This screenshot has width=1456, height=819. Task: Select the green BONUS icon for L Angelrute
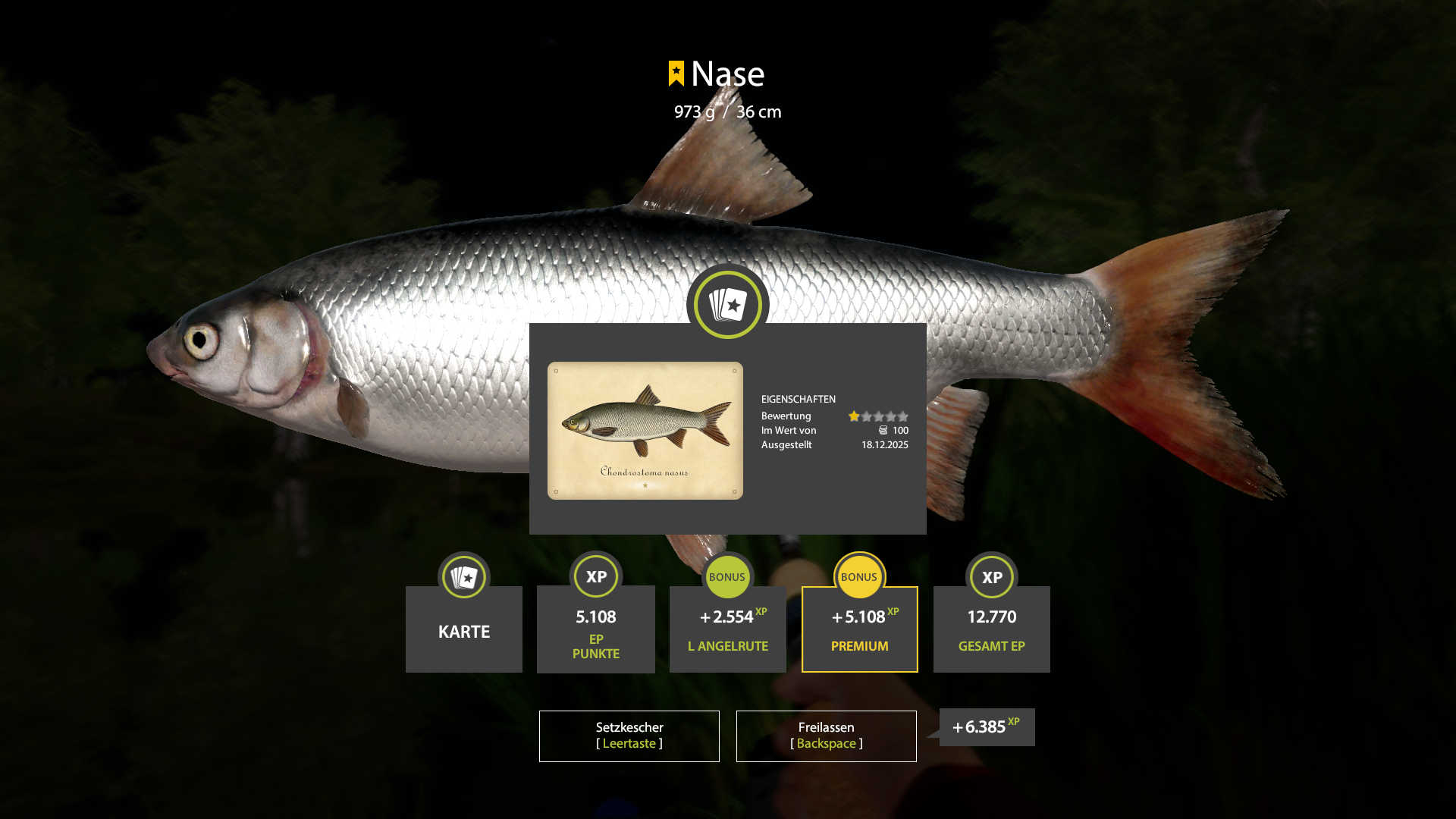point(727,576)
